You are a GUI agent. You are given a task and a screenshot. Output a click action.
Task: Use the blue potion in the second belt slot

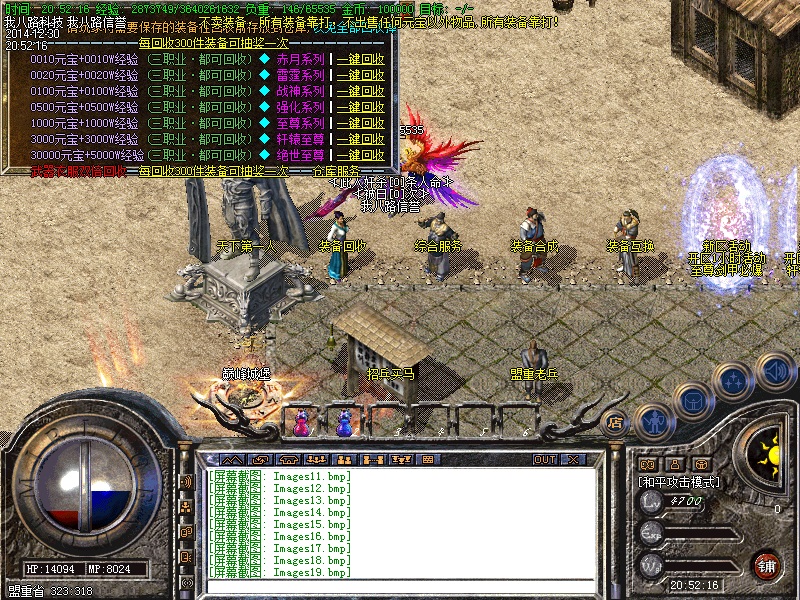click(x=345, y=423)
